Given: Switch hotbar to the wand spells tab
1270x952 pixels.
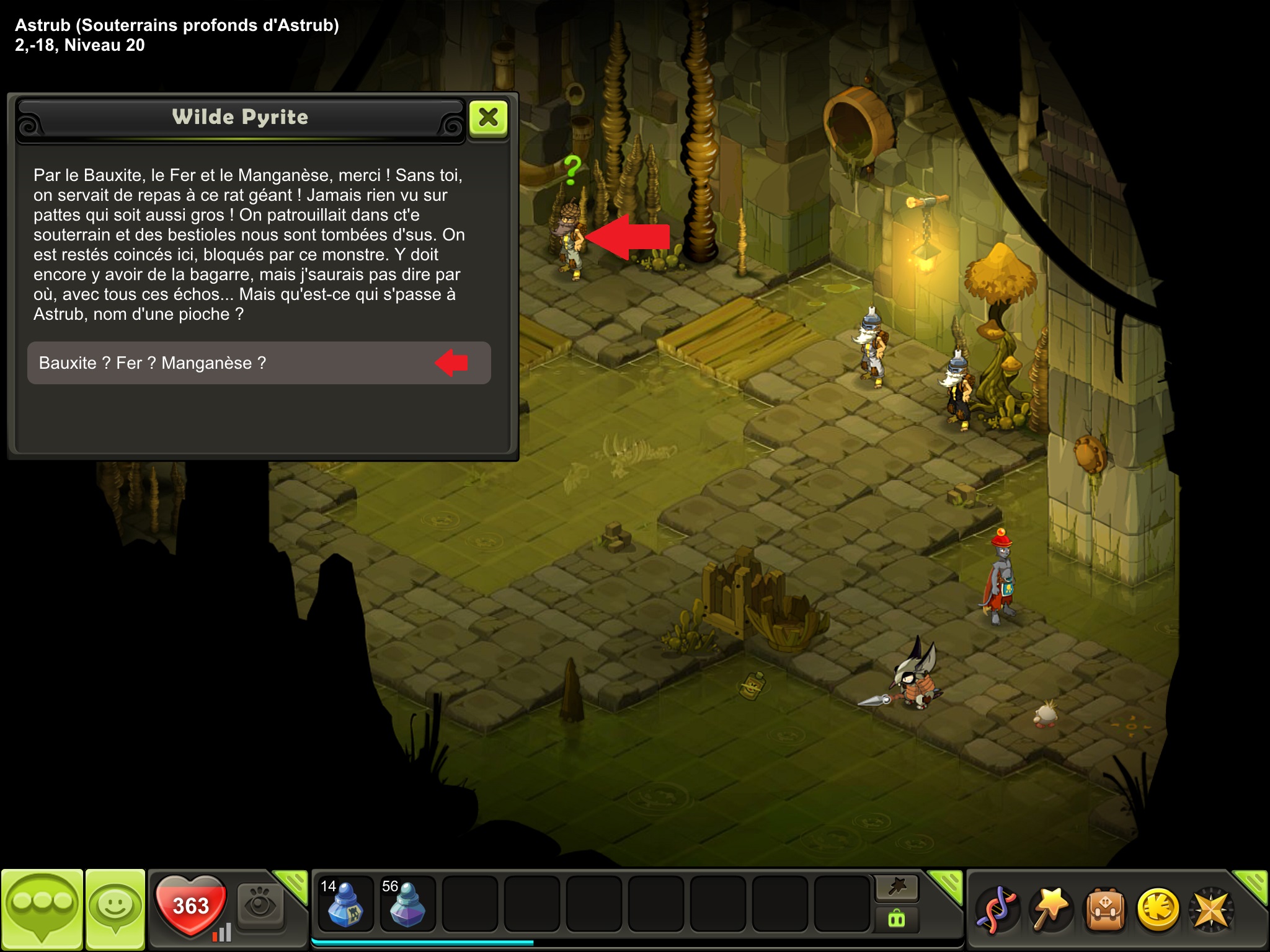Looking at the screenshot, I should pyautogui.click(x=897, y=888).
